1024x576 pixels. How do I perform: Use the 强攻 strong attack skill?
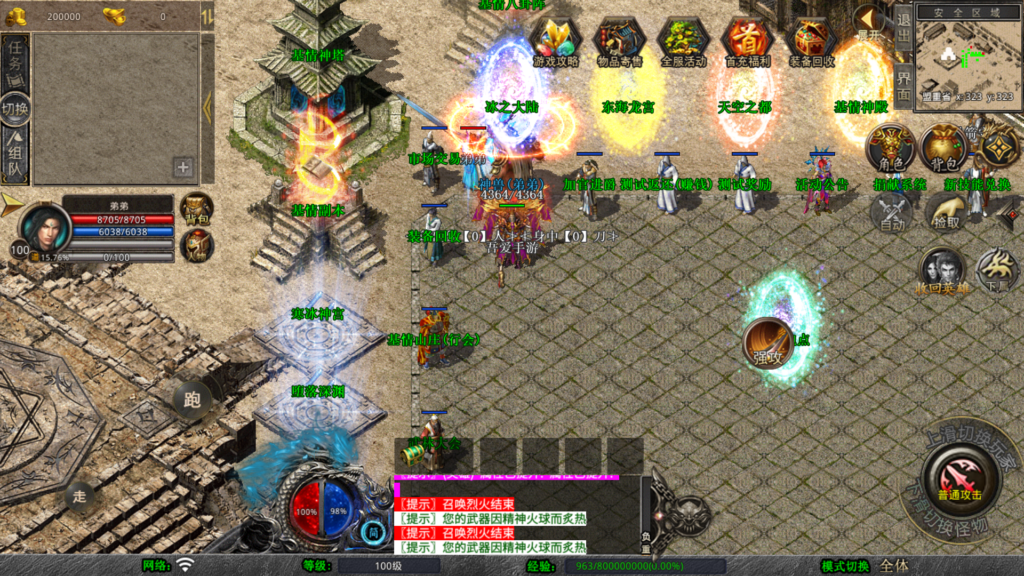(x=769, y=345)
